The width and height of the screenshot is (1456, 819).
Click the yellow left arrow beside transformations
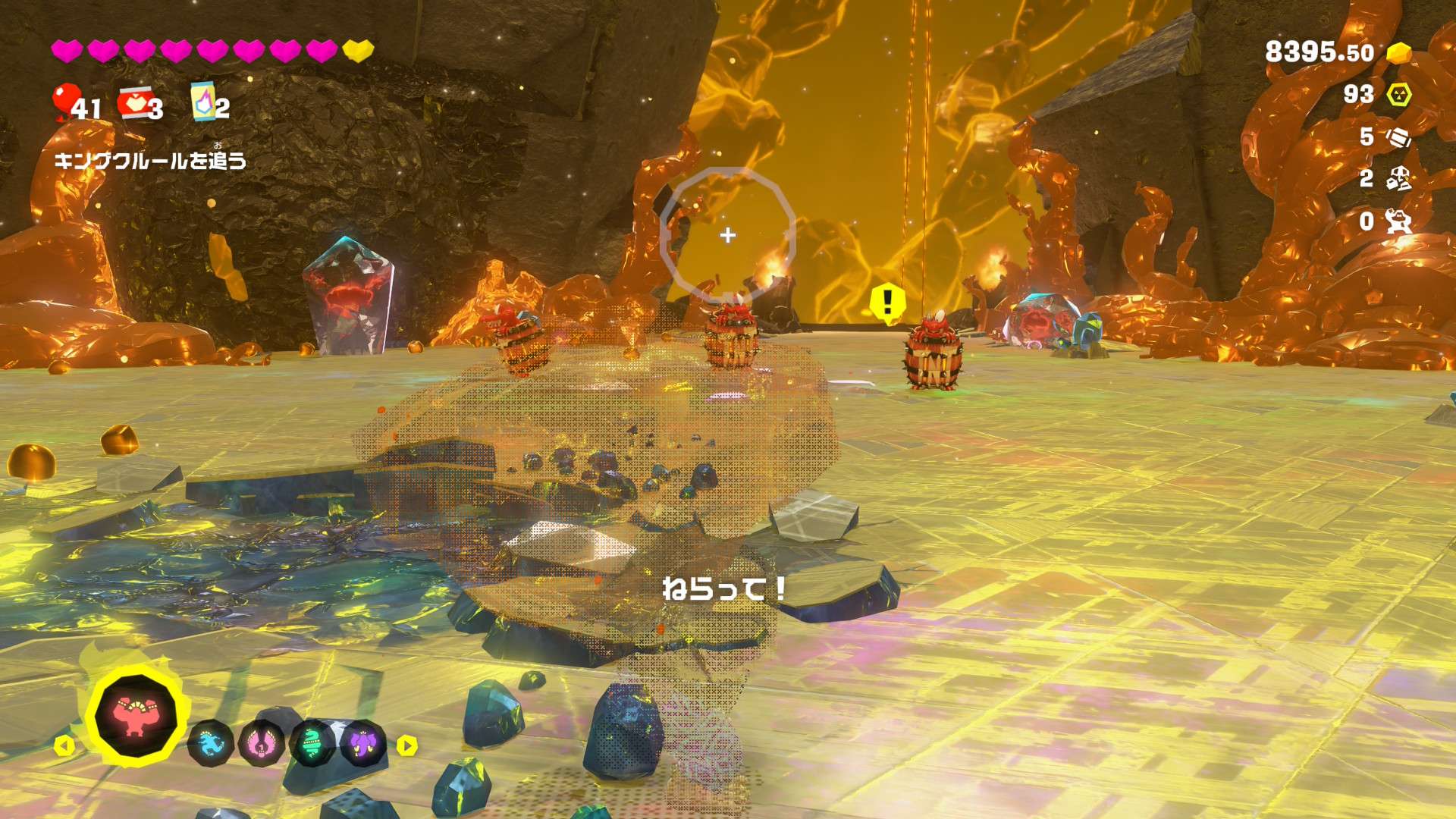(64, 745)
